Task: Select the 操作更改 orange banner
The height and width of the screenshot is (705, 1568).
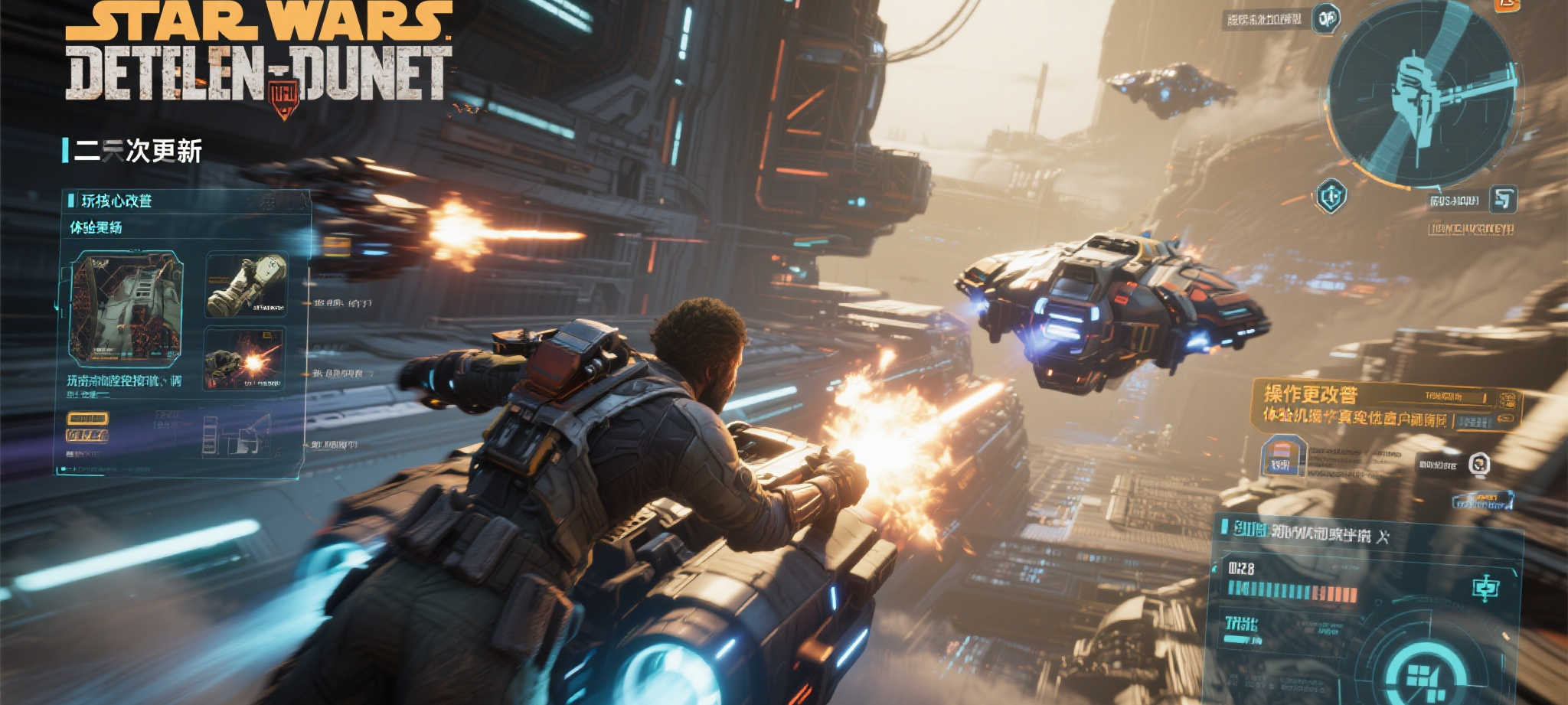Action: pos(1386,406)
